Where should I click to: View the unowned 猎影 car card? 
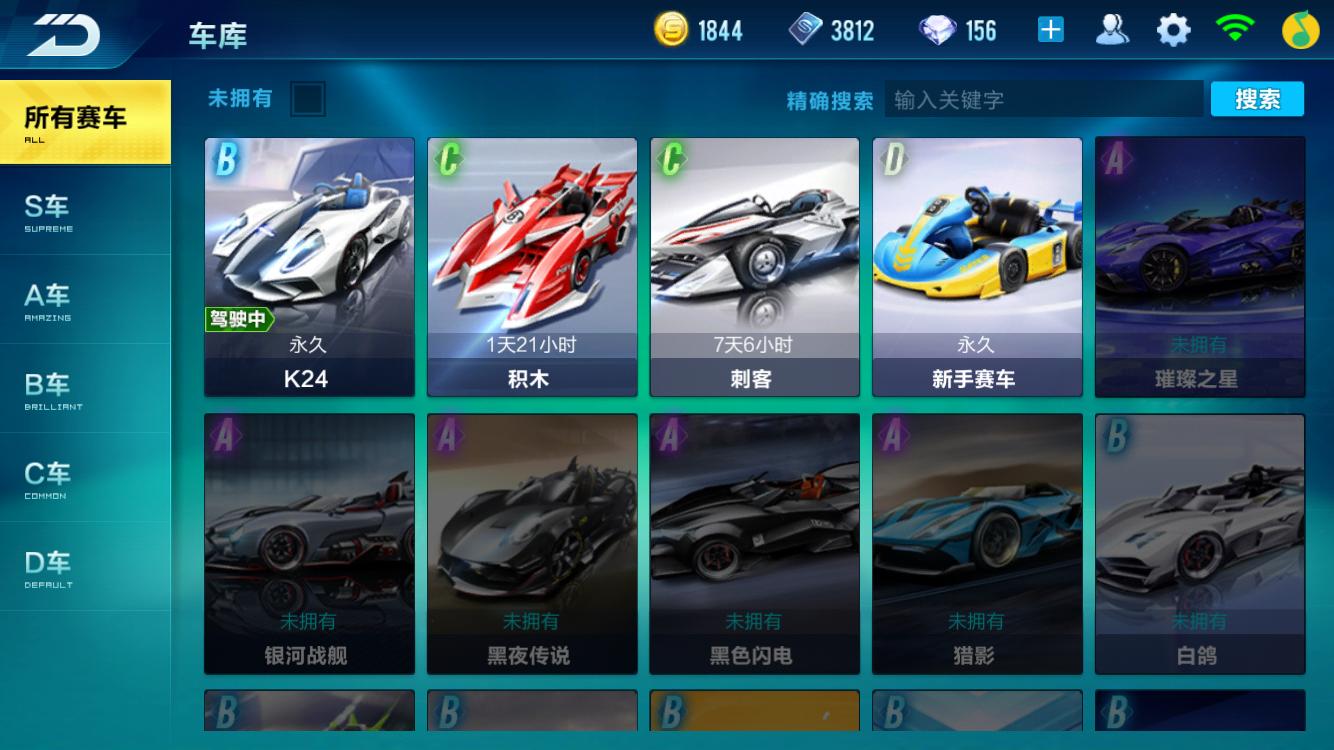[977, 543]
